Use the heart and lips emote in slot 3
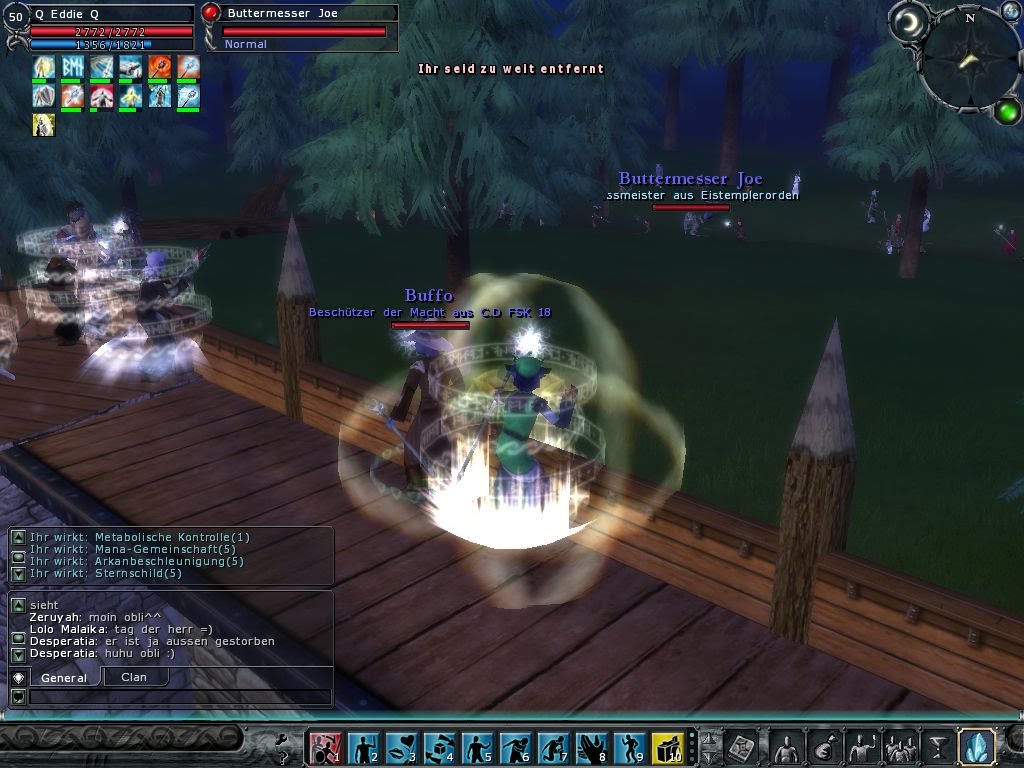 point(401,747)
